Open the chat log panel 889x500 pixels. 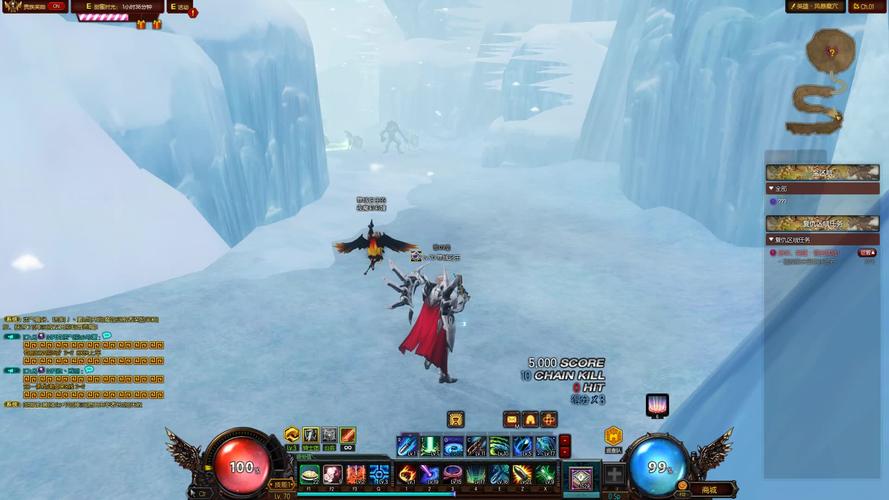click(84, 360)
